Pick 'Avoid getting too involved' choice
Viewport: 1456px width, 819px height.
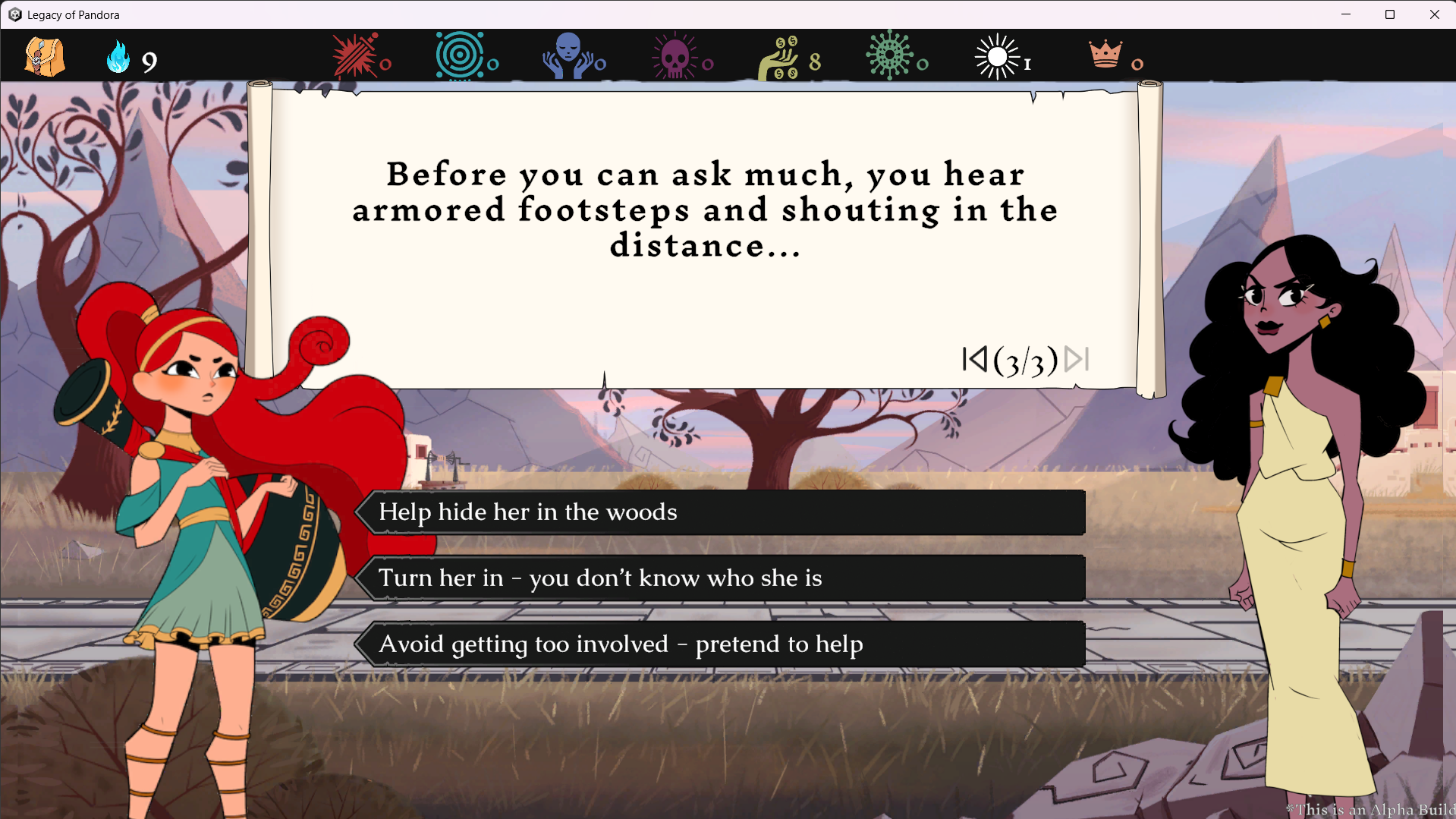(721, 644)
